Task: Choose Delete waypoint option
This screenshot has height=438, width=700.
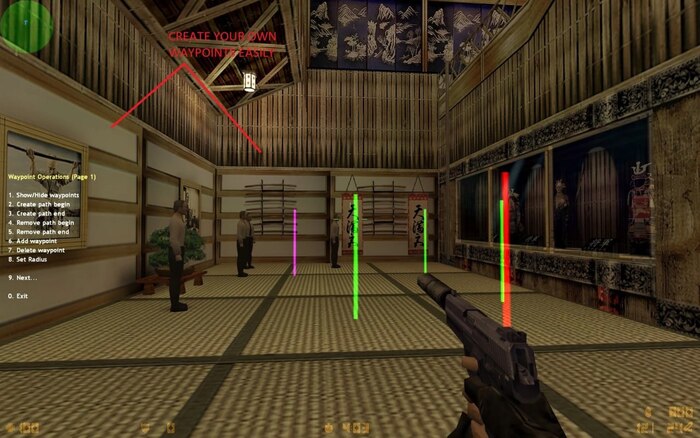Action: coord(37,250)
